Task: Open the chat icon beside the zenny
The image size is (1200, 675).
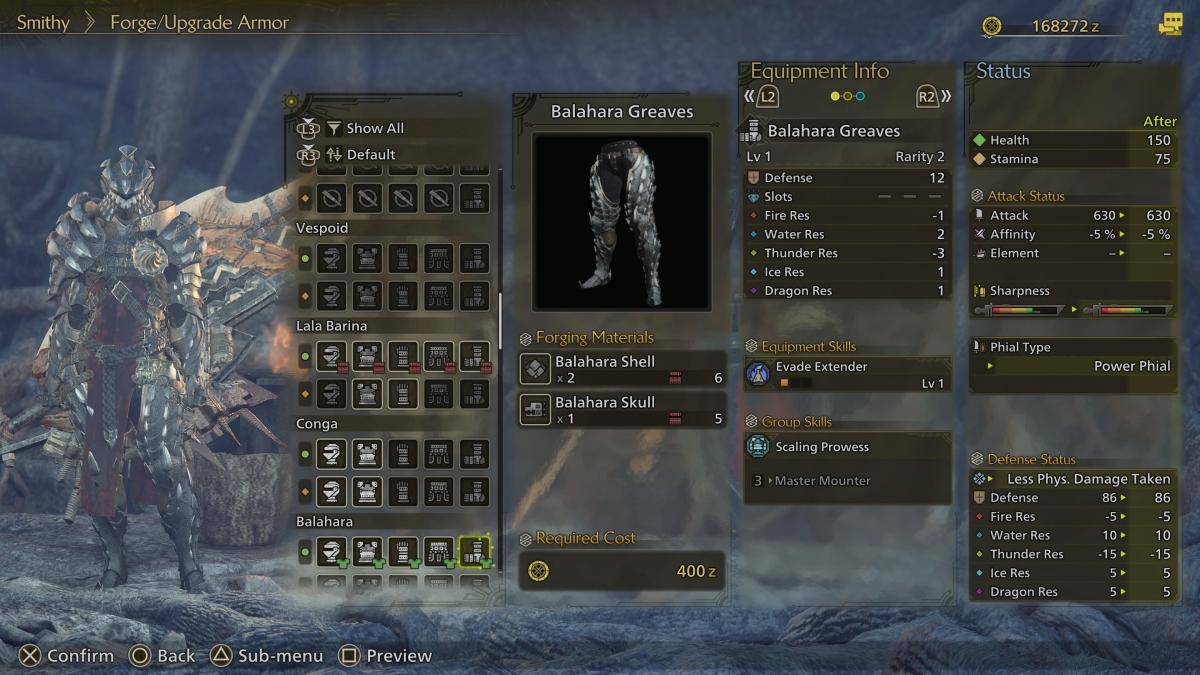Action: pos(1170,26)
